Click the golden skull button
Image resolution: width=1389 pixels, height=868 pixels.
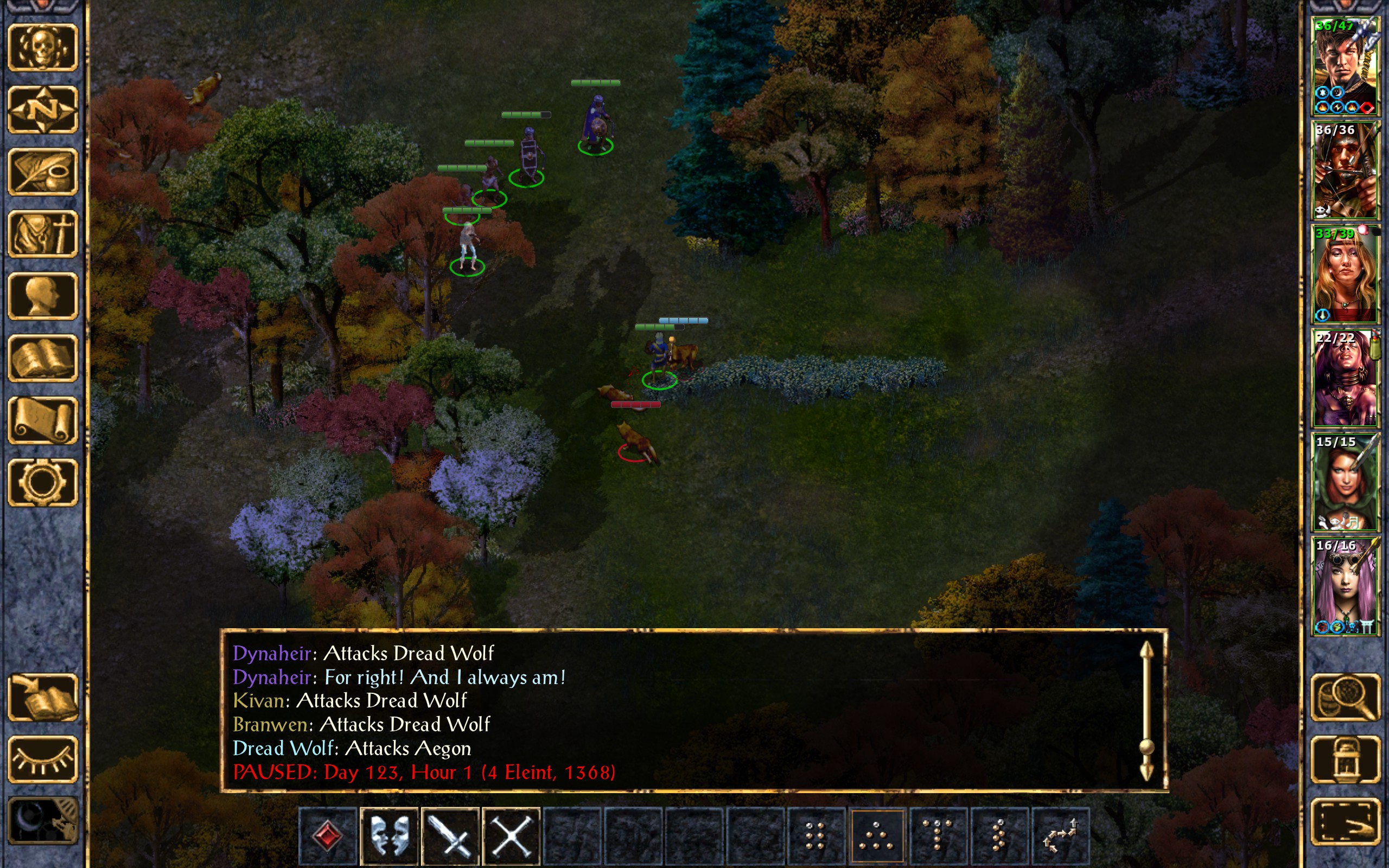[x=43, y=48]
